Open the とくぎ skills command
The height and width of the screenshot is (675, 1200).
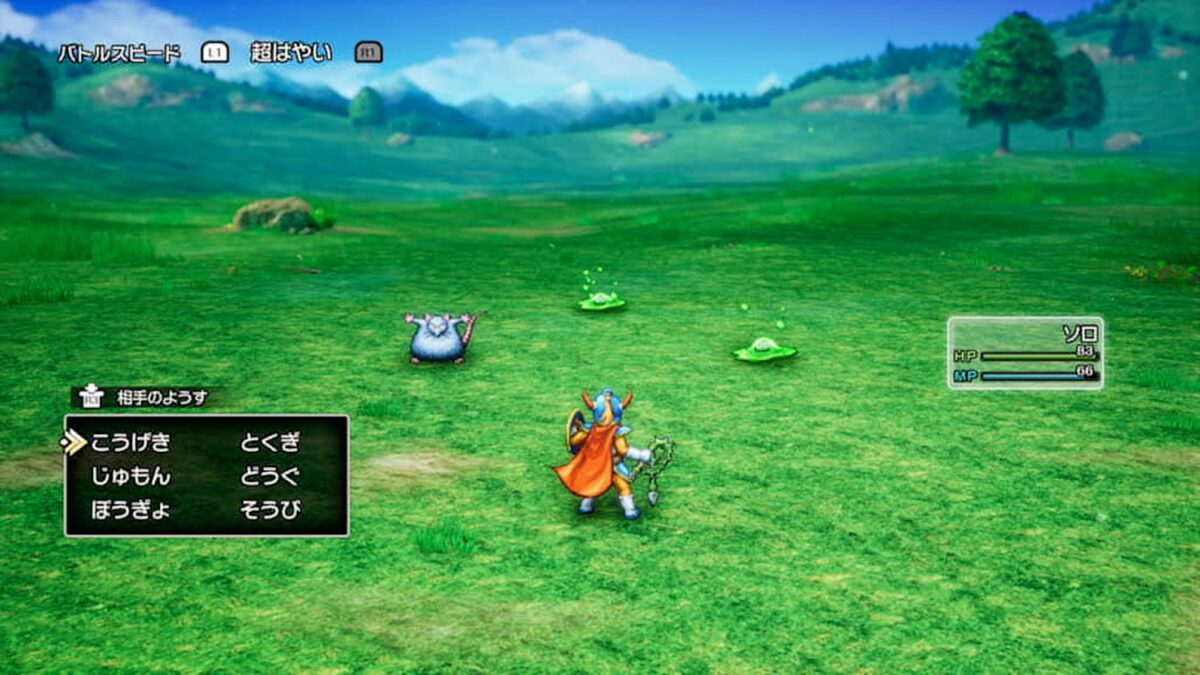tap(270, 443)
